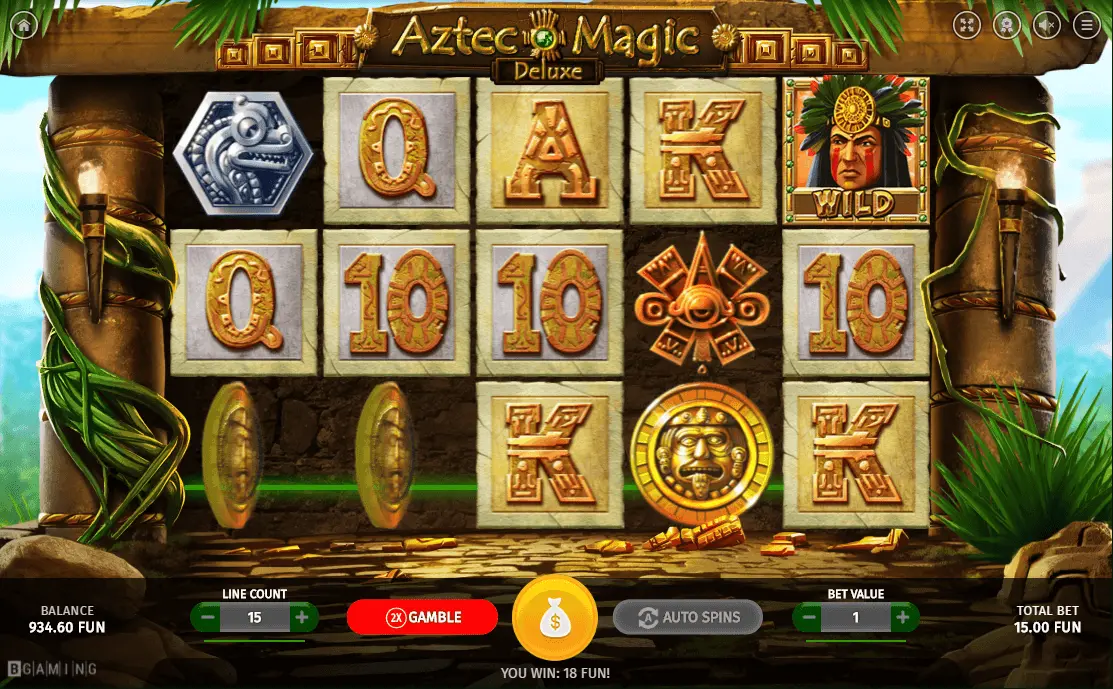
Task: Open the 2X Gamble feature
Action: [x=422, y=617]
